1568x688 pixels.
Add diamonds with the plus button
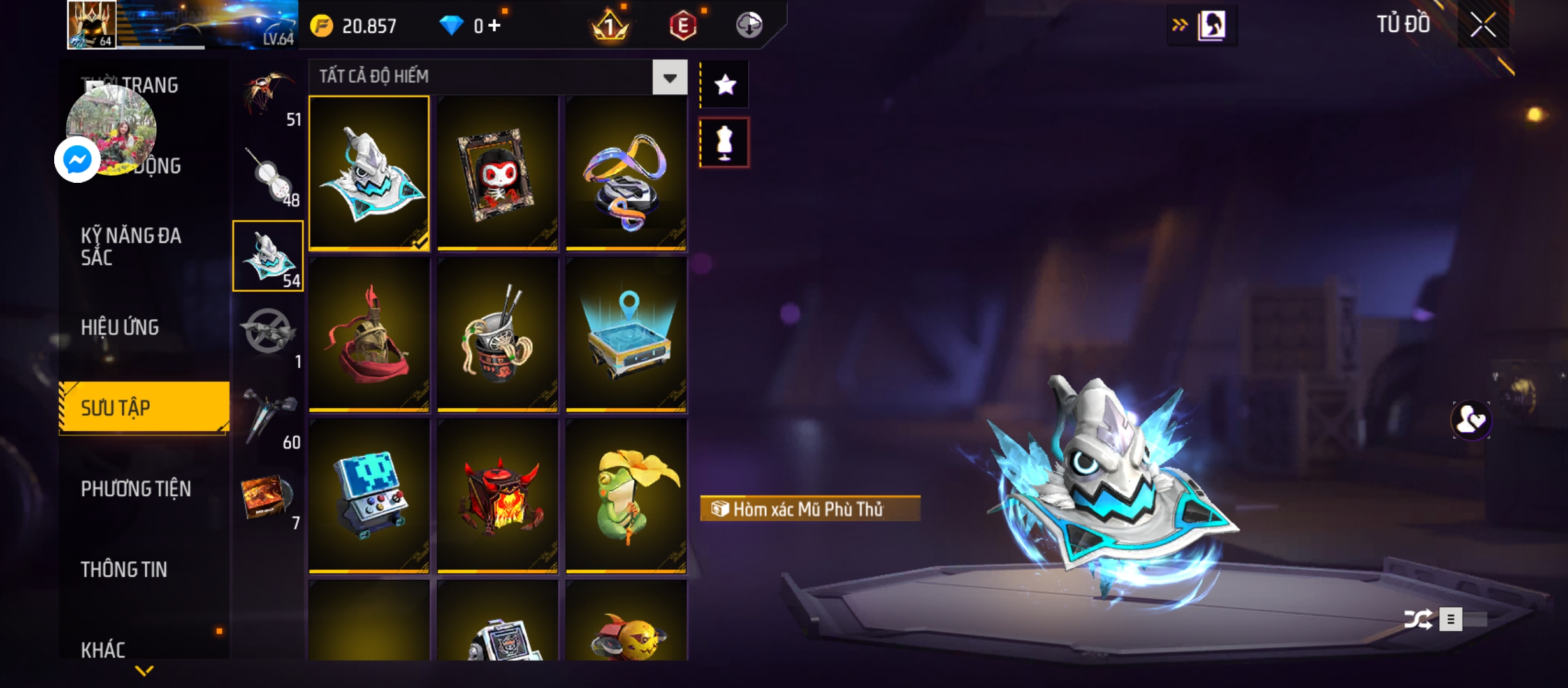495,25
